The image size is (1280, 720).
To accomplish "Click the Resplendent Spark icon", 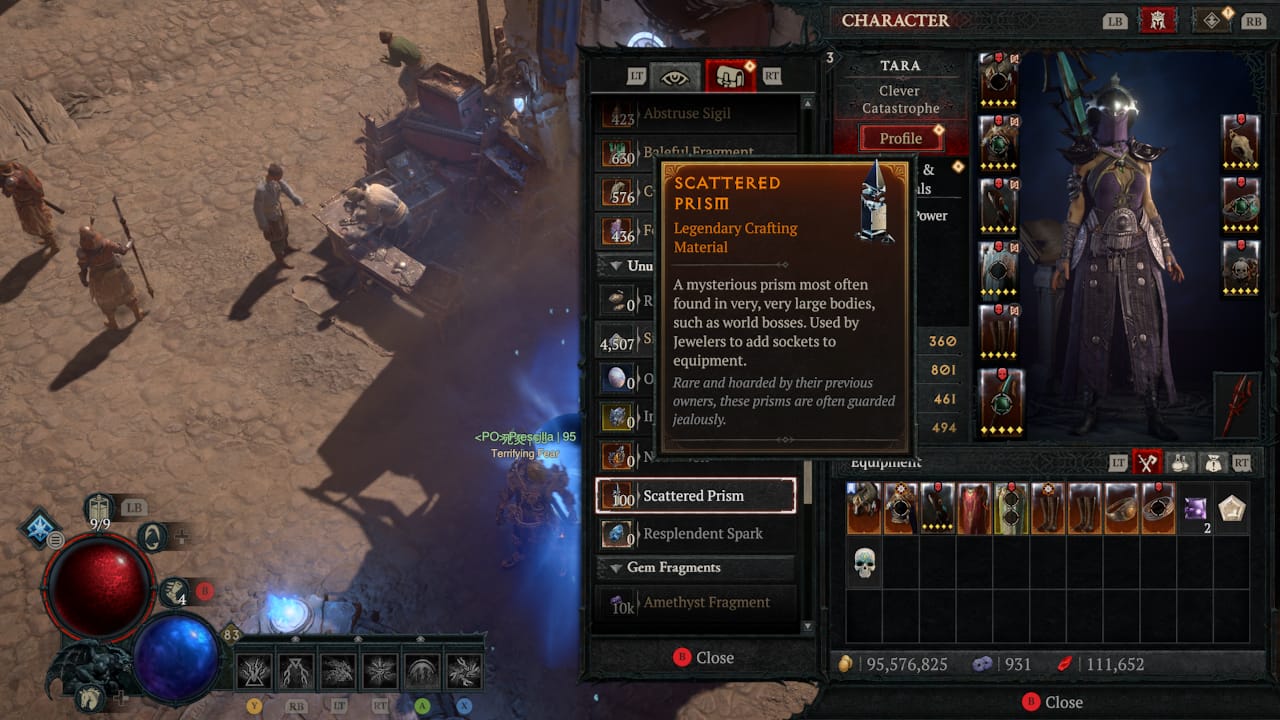I will pyautogui.click(x=620, y=534).
